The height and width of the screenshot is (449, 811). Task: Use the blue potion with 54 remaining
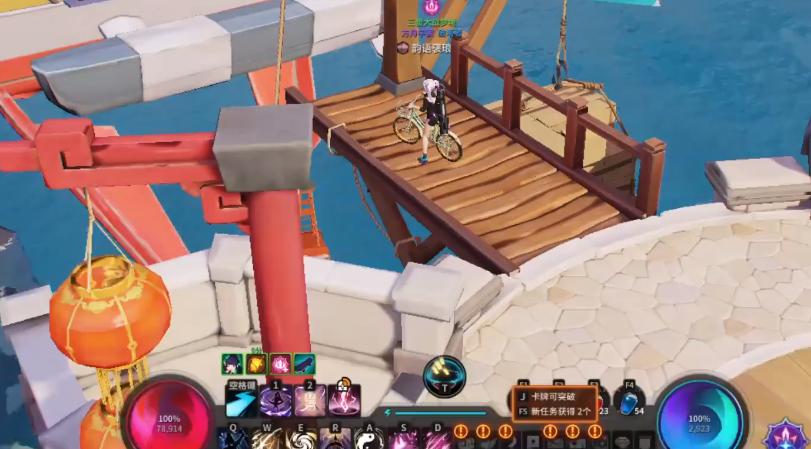[x=629, y=402]
